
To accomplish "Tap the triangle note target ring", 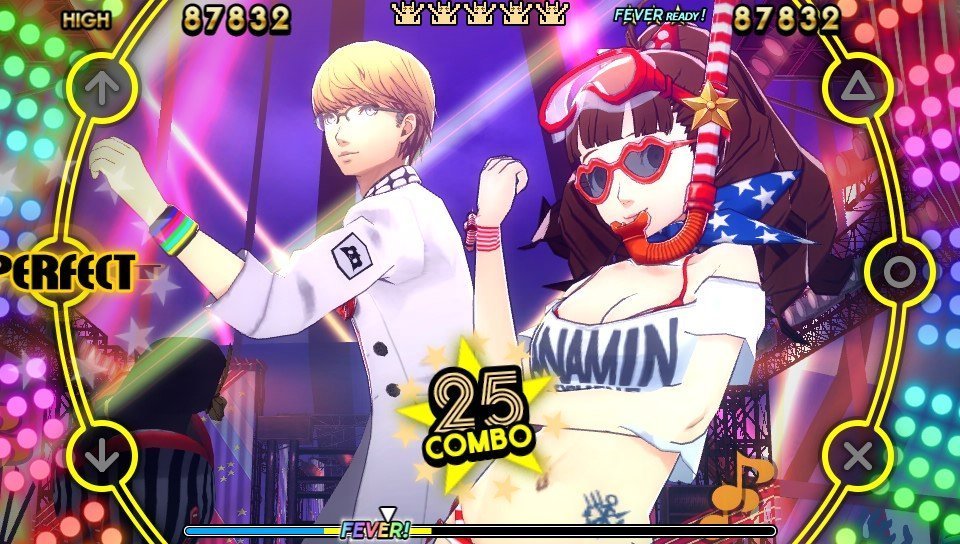I will pyautogui.click(x=857, y=88).
